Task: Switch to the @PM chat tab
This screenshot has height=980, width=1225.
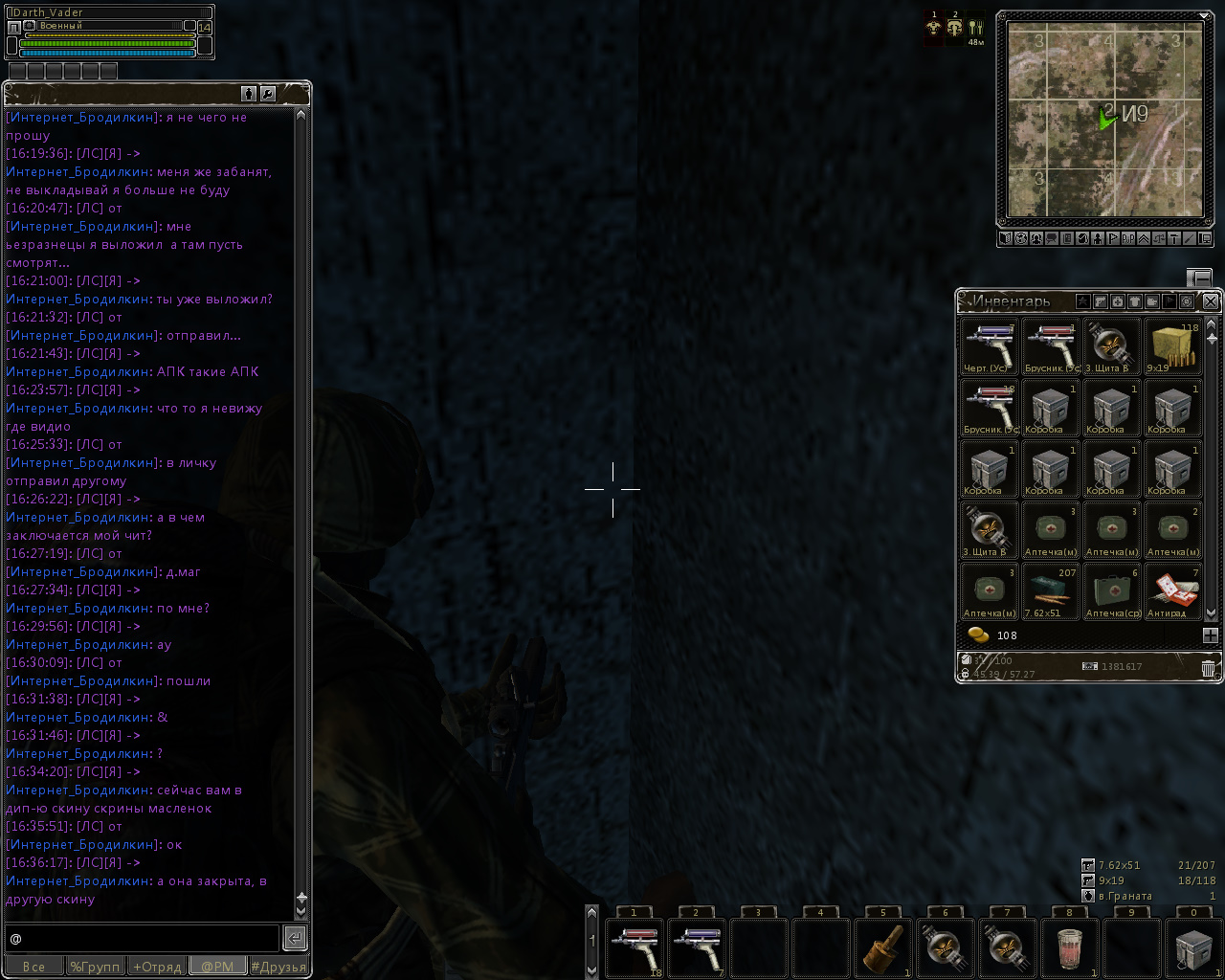Action: pos(217,967)
